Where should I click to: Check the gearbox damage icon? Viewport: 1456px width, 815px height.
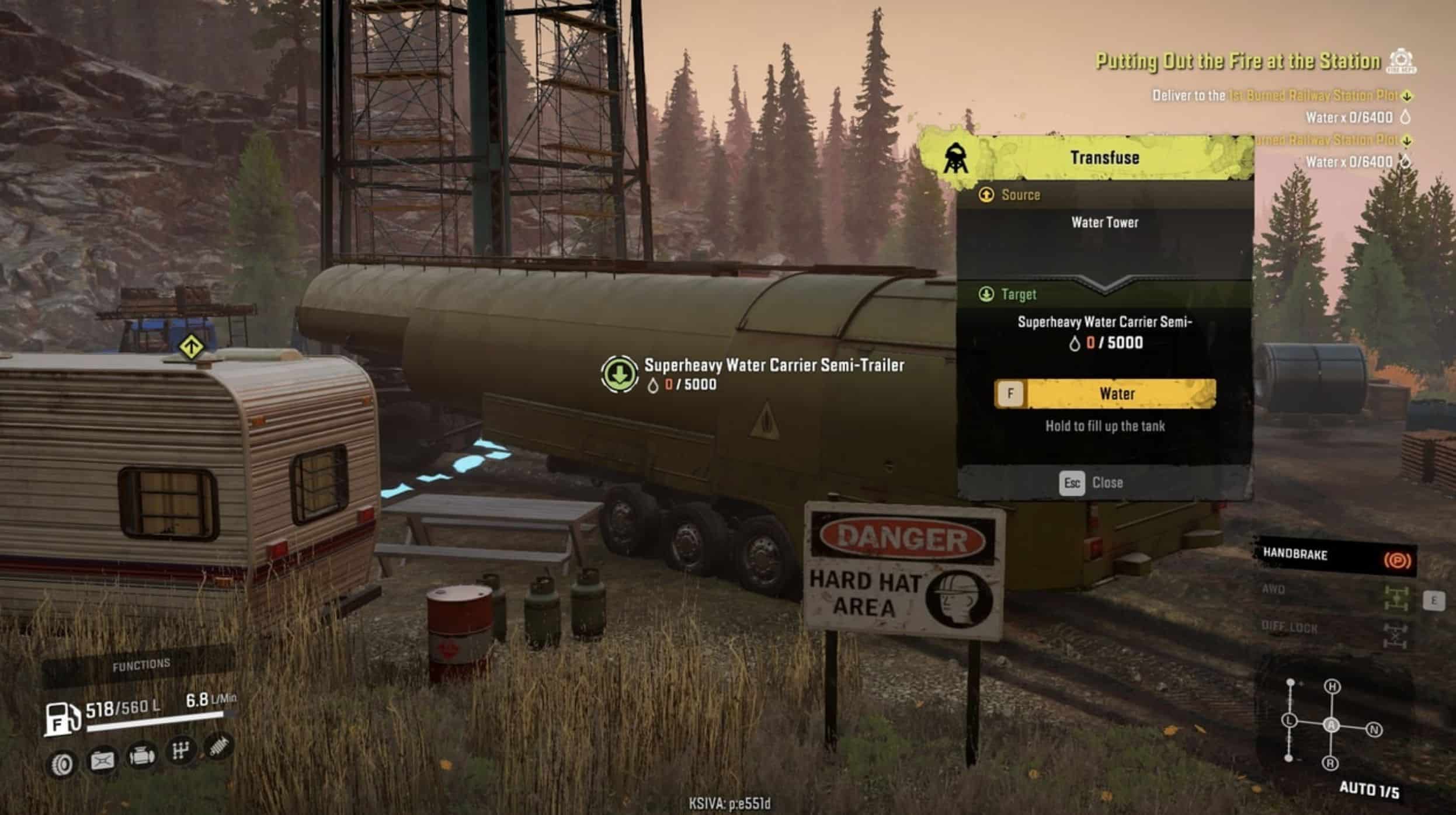[x=180, y=751]
